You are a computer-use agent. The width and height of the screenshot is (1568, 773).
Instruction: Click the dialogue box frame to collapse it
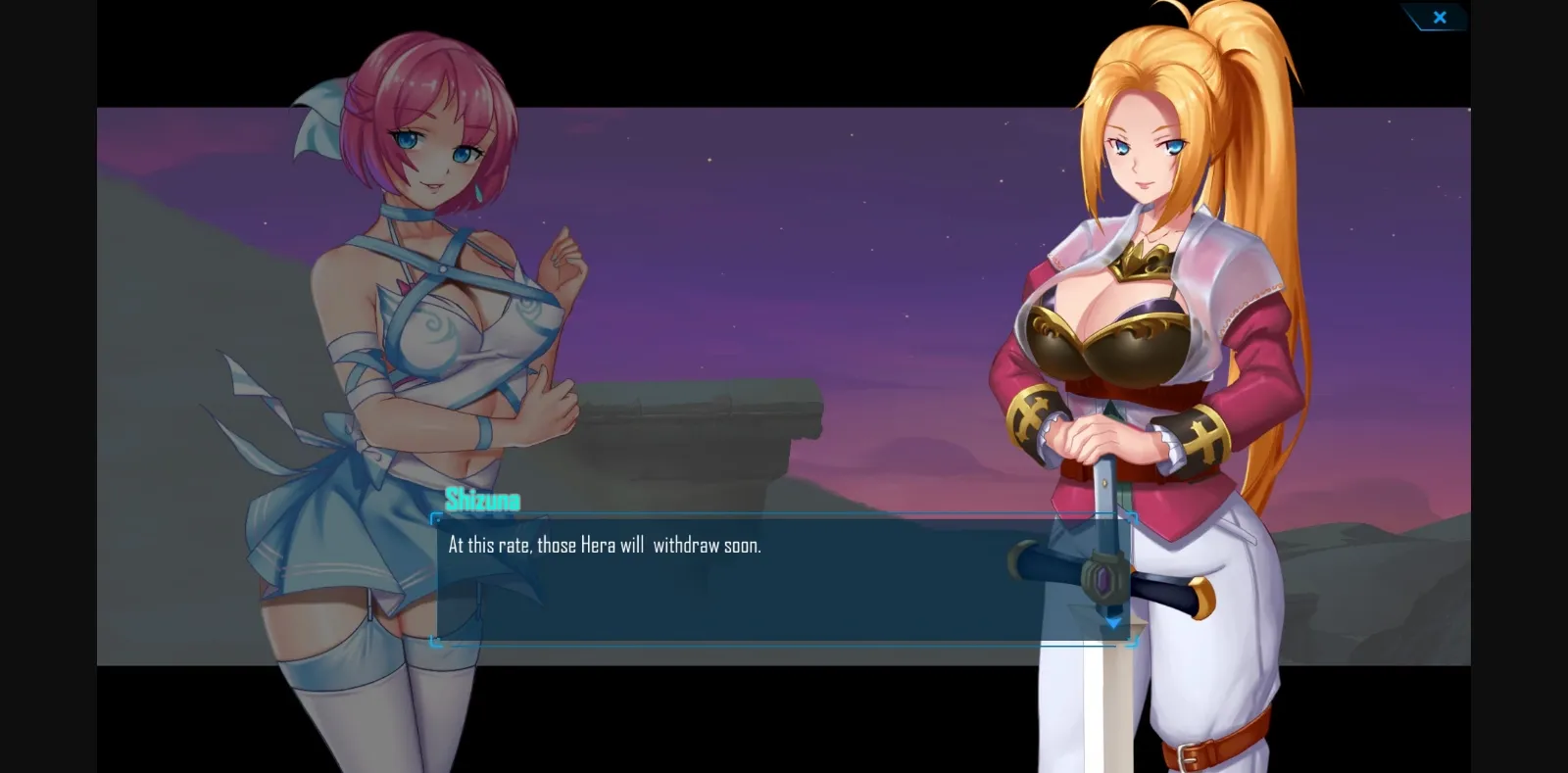coord(784,578)
